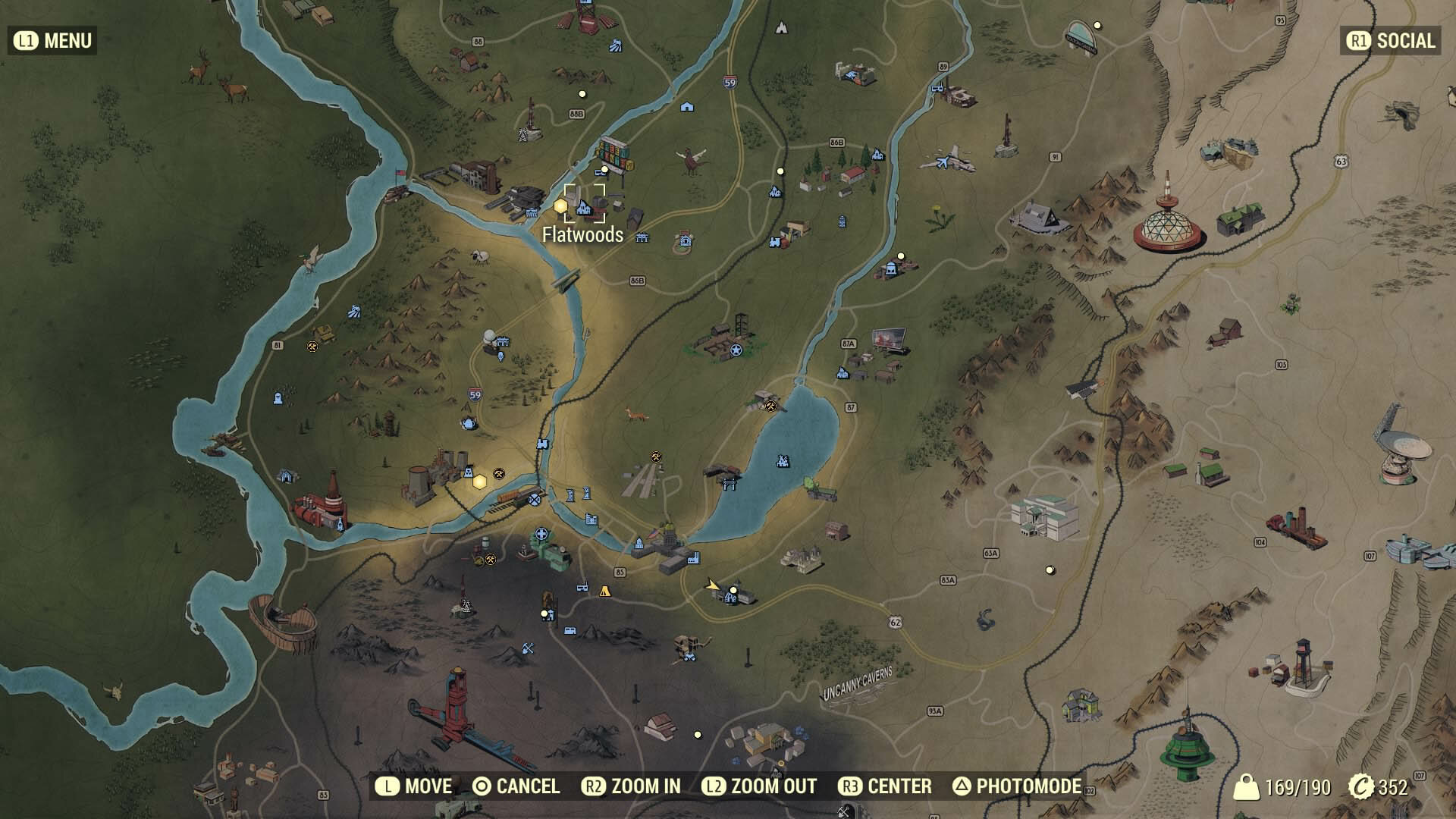This screenshot has height=819, width=1456.
Task: Select the Flatwoods location marker
Action: pos(584,204)
